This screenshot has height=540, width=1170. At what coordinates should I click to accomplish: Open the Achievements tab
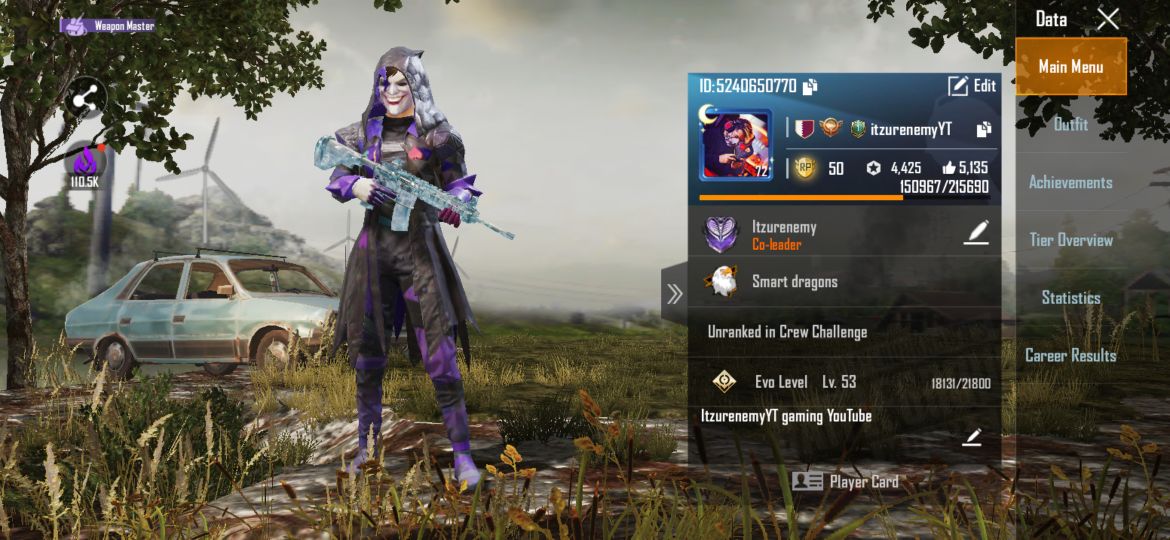click(x=1071, y=182)
